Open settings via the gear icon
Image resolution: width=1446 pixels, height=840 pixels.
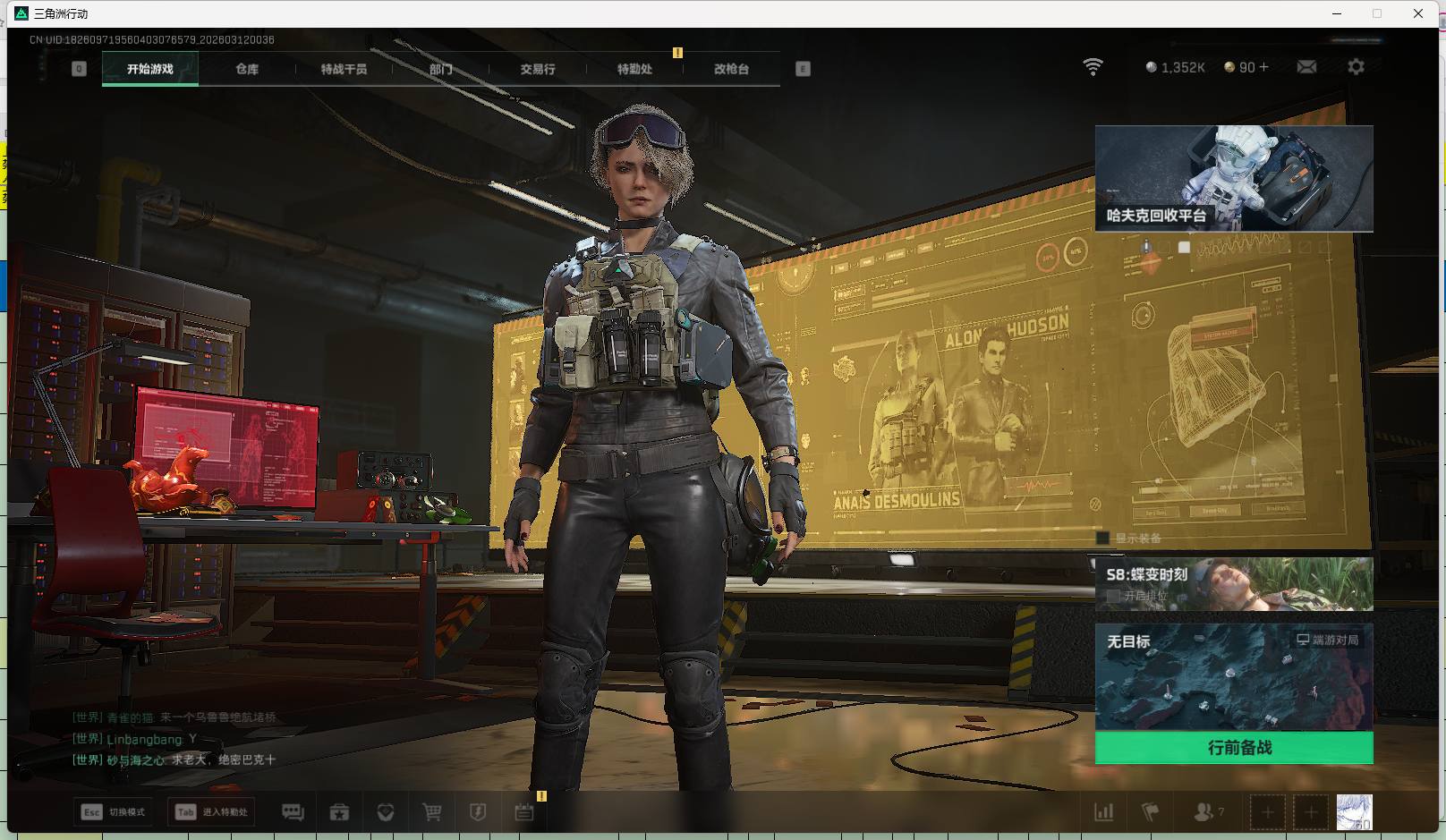[x=1356, y=67]
